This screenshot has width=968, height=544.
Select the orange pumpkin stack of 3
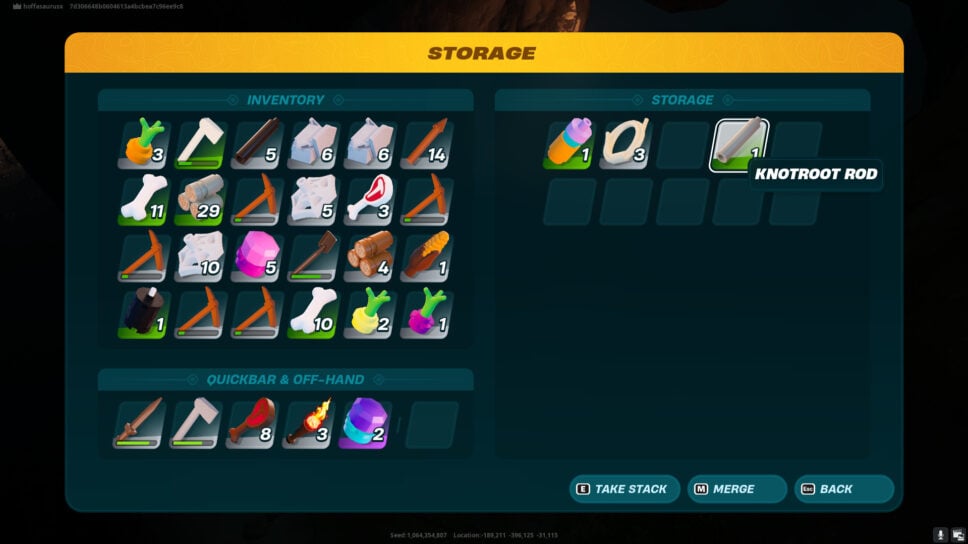(x=144, y=145)
